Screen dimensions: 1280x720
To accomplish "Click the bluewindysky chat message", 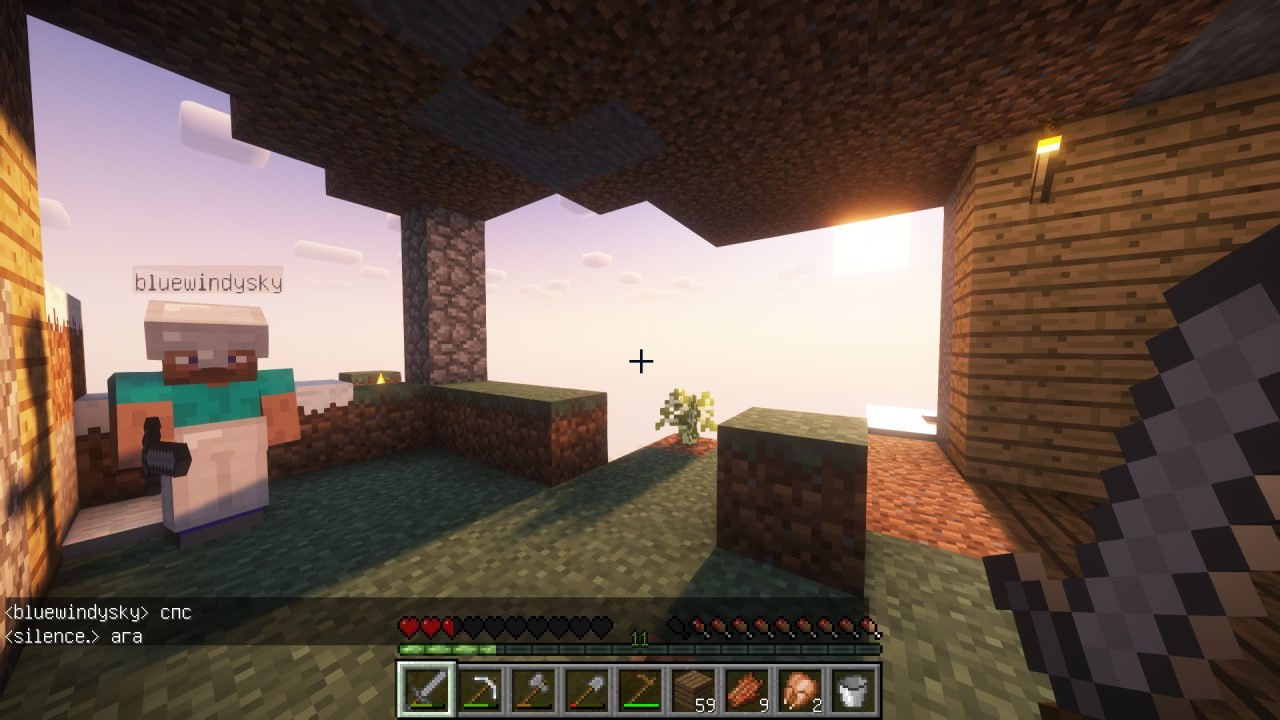I will click(x=98, y=612).
